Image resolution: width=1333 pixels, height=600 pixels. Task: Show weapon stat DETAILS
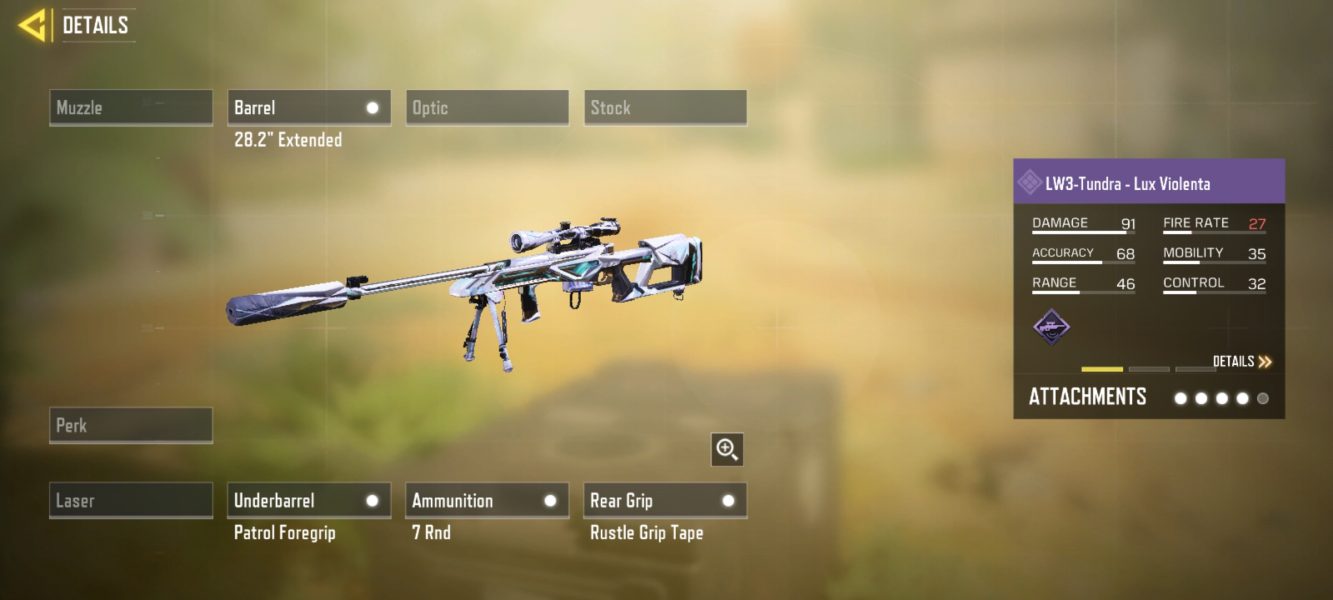click(1242, 362)
